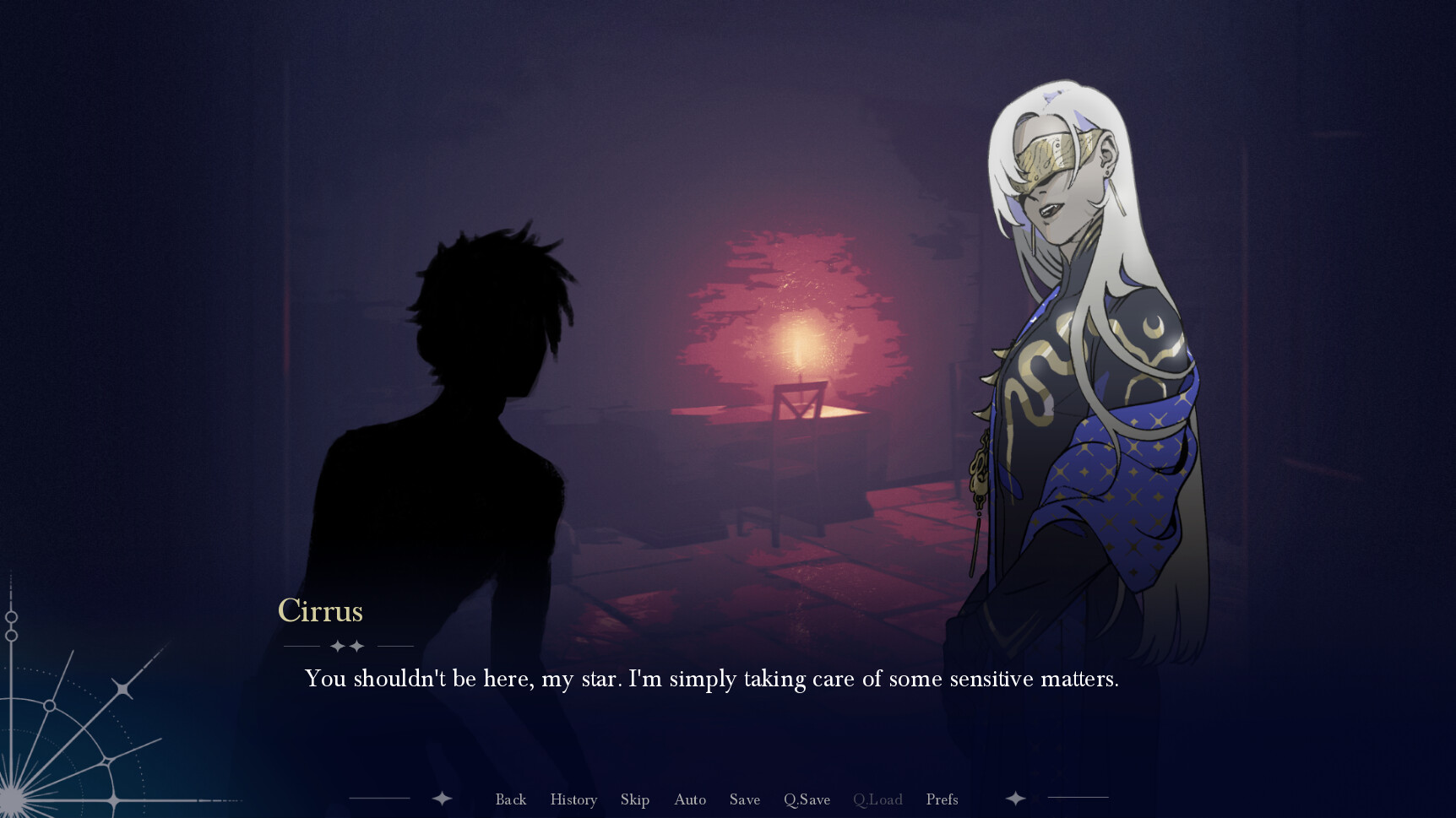Click the four-pointed star icon right of Prefs
This screenshot has height=818, width=1456.
click(1015, 798)
